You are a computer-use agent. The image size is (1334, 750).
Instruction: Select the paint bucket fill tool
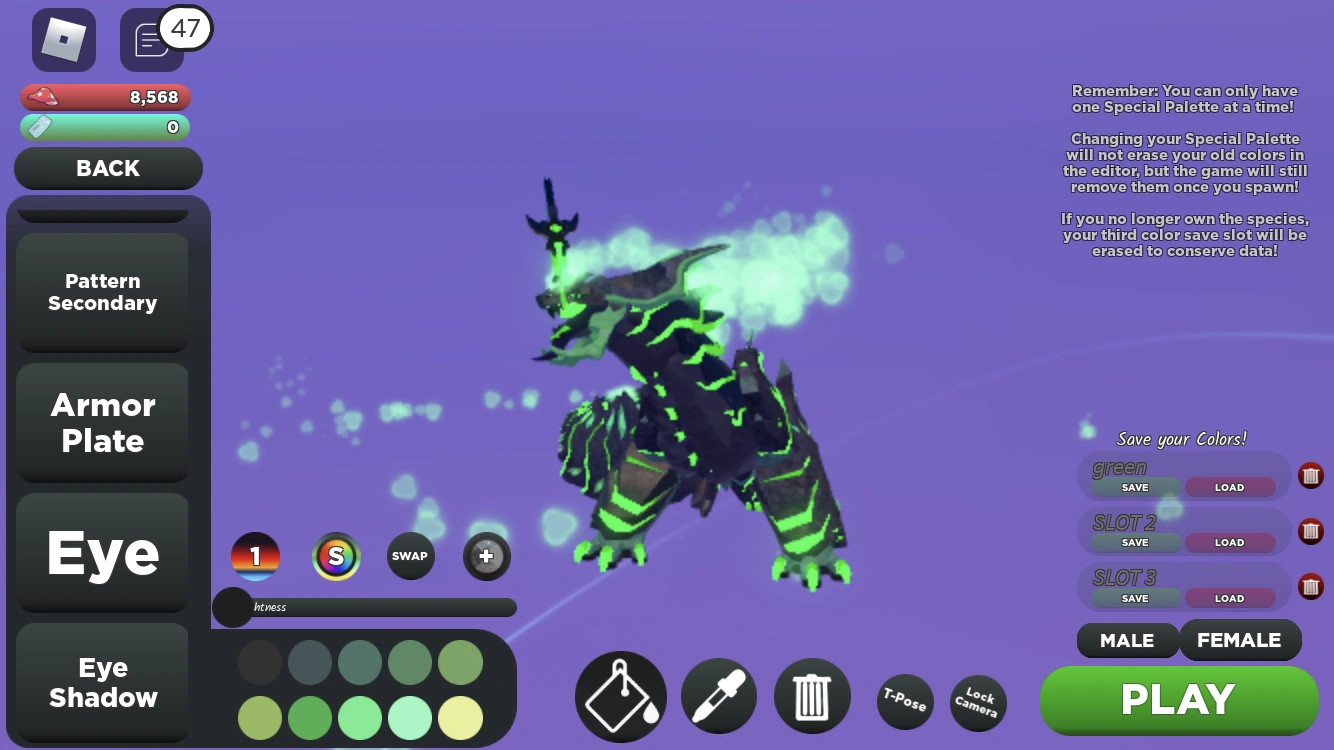tap(620, 695)
